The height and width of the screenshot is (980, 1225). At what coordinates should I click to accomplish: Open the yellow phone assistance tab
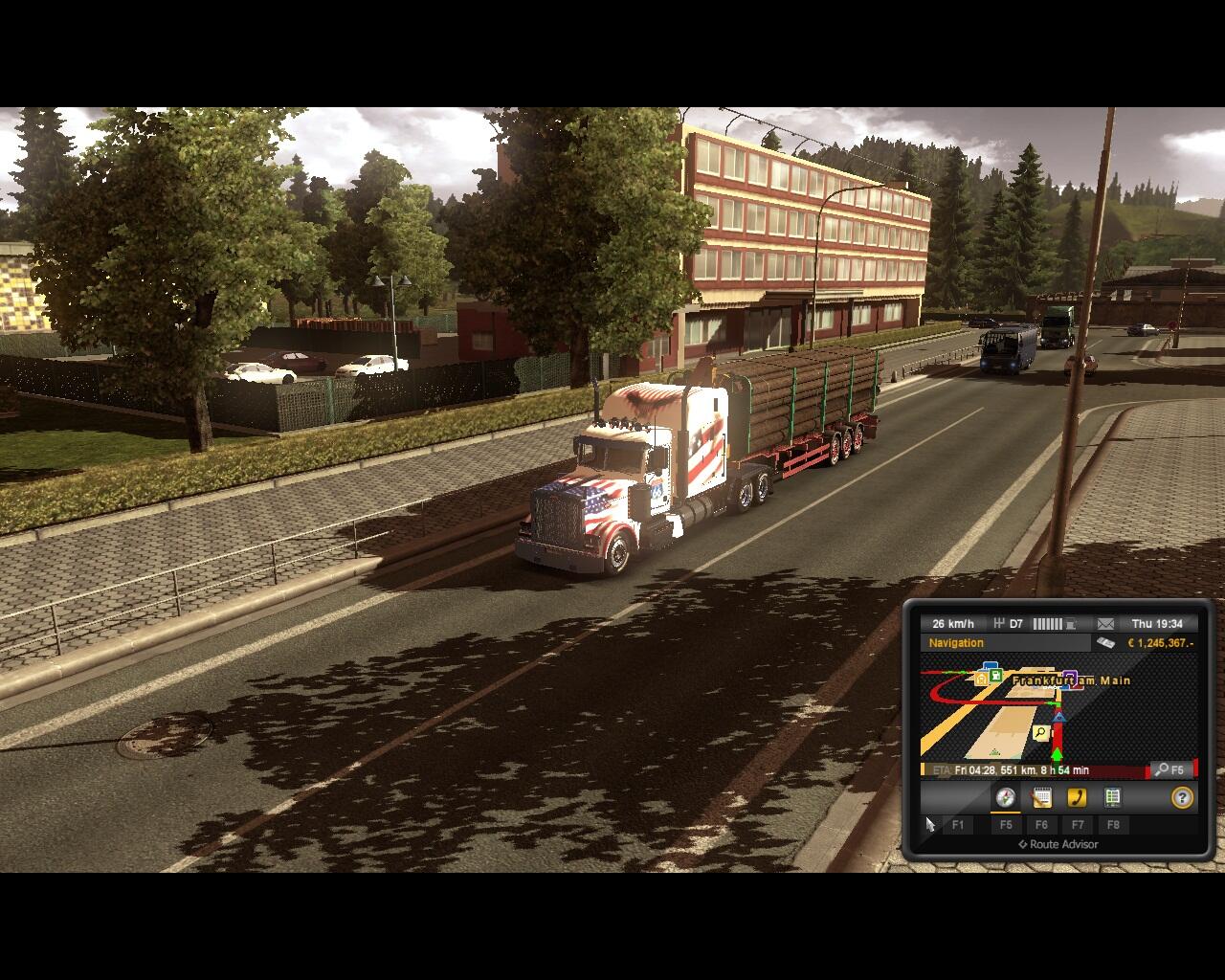pyautogui.click(x=1077, y=798)
